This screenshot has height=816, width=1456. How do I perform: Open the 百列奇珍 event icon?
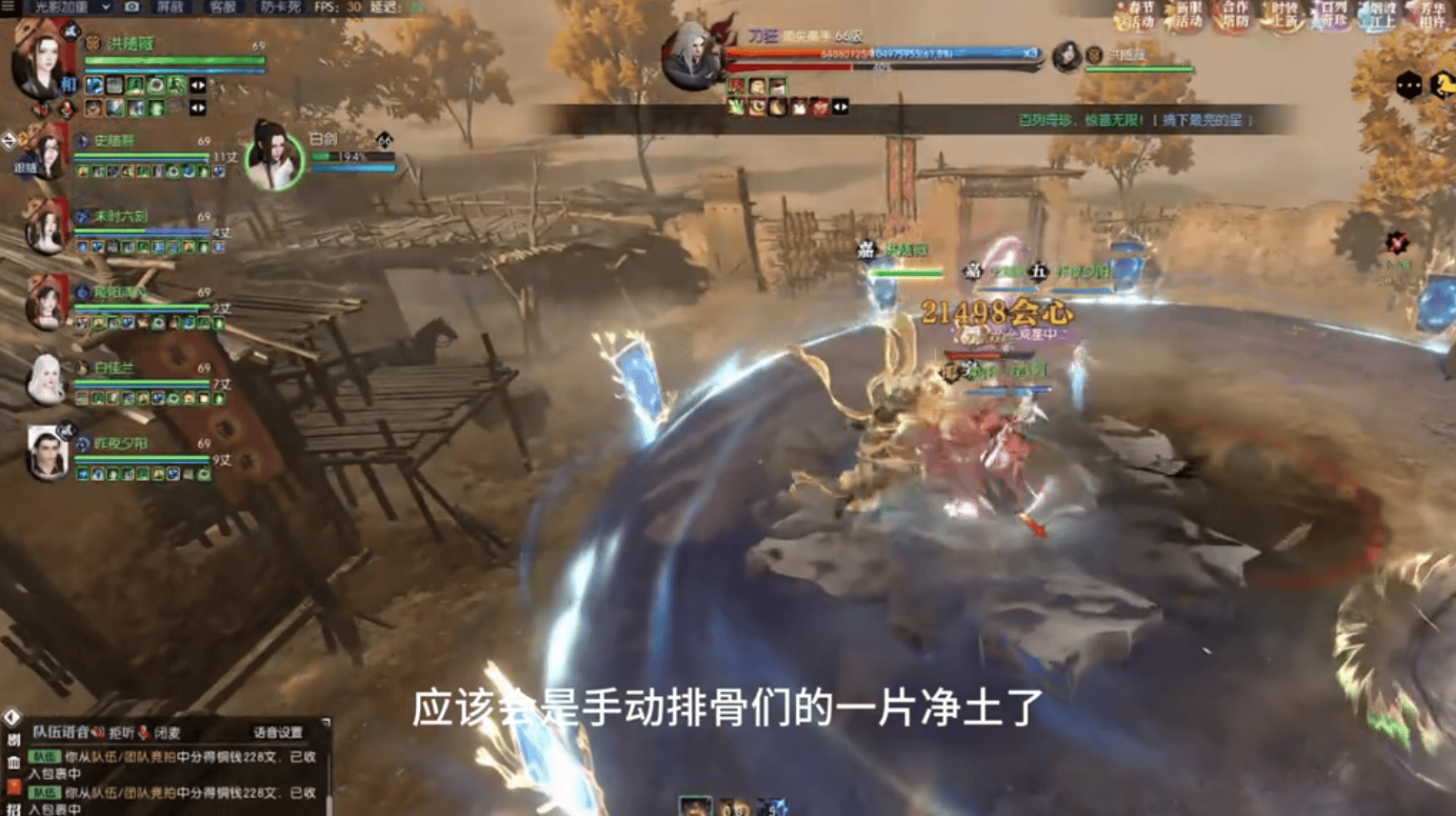tap(1333, 15)
